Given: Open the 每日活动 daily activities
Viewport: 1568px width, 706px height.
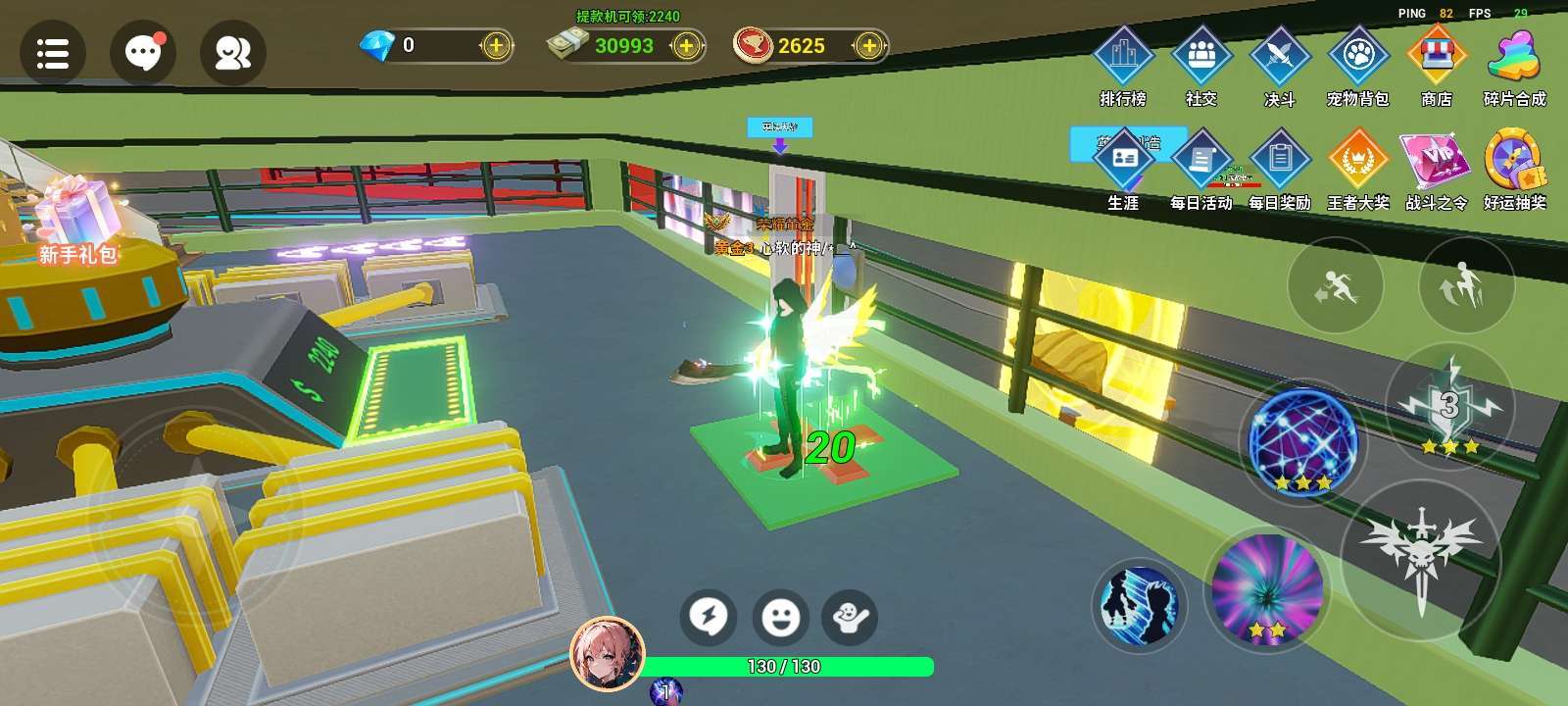Looking at the screenshot, I should pos(1201,165).
